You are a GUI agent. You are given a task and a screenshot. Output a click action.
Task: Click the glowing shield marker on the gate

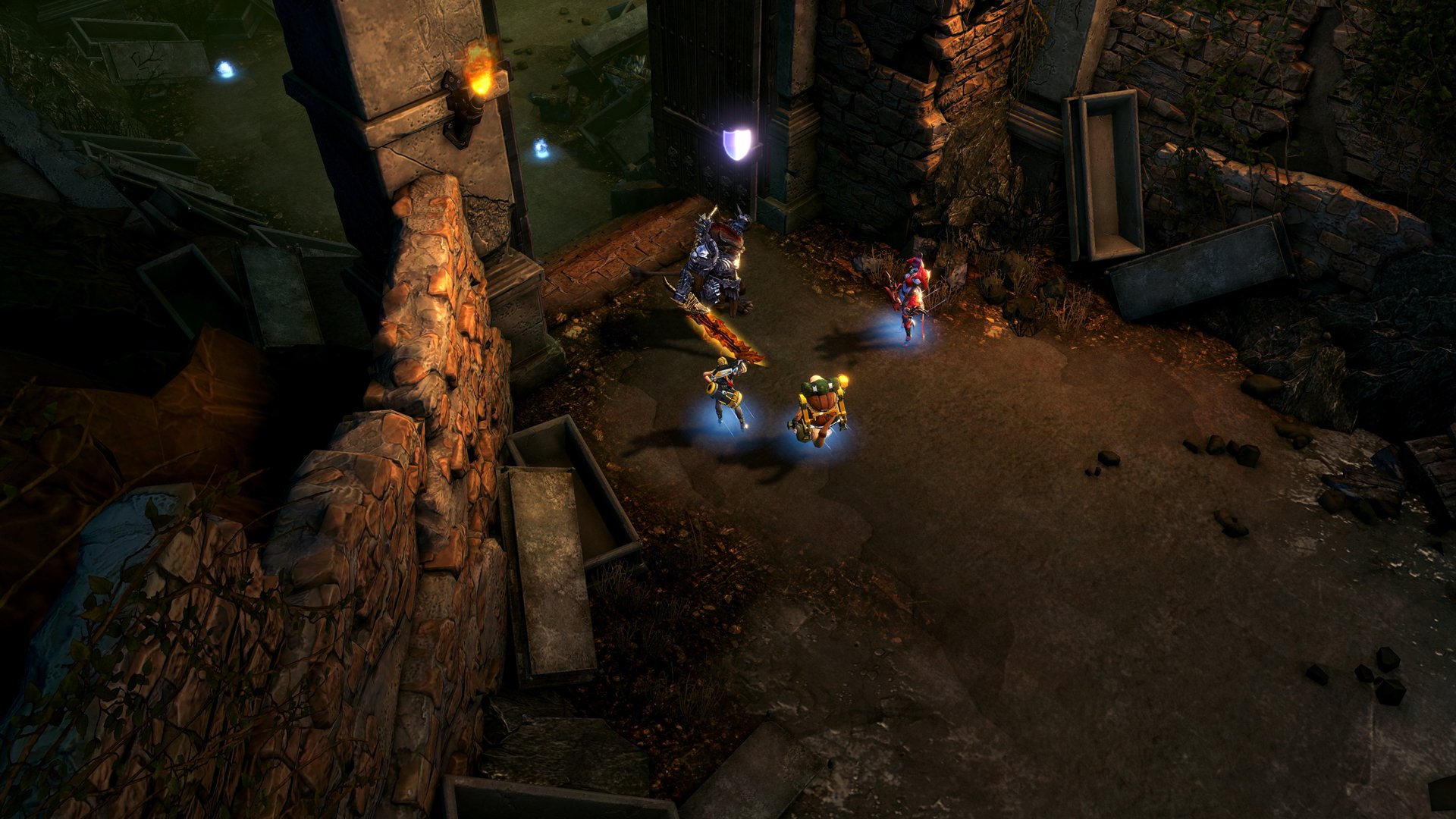[x=737, y=143]
